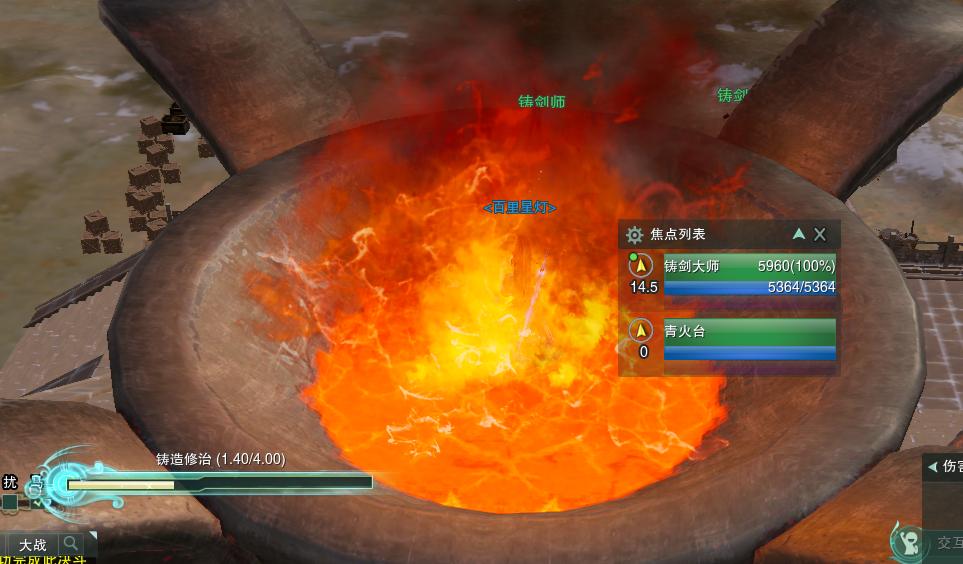Select the 铸剑大师 focus target row
This screenshot has height=564, width=963.
749,277
